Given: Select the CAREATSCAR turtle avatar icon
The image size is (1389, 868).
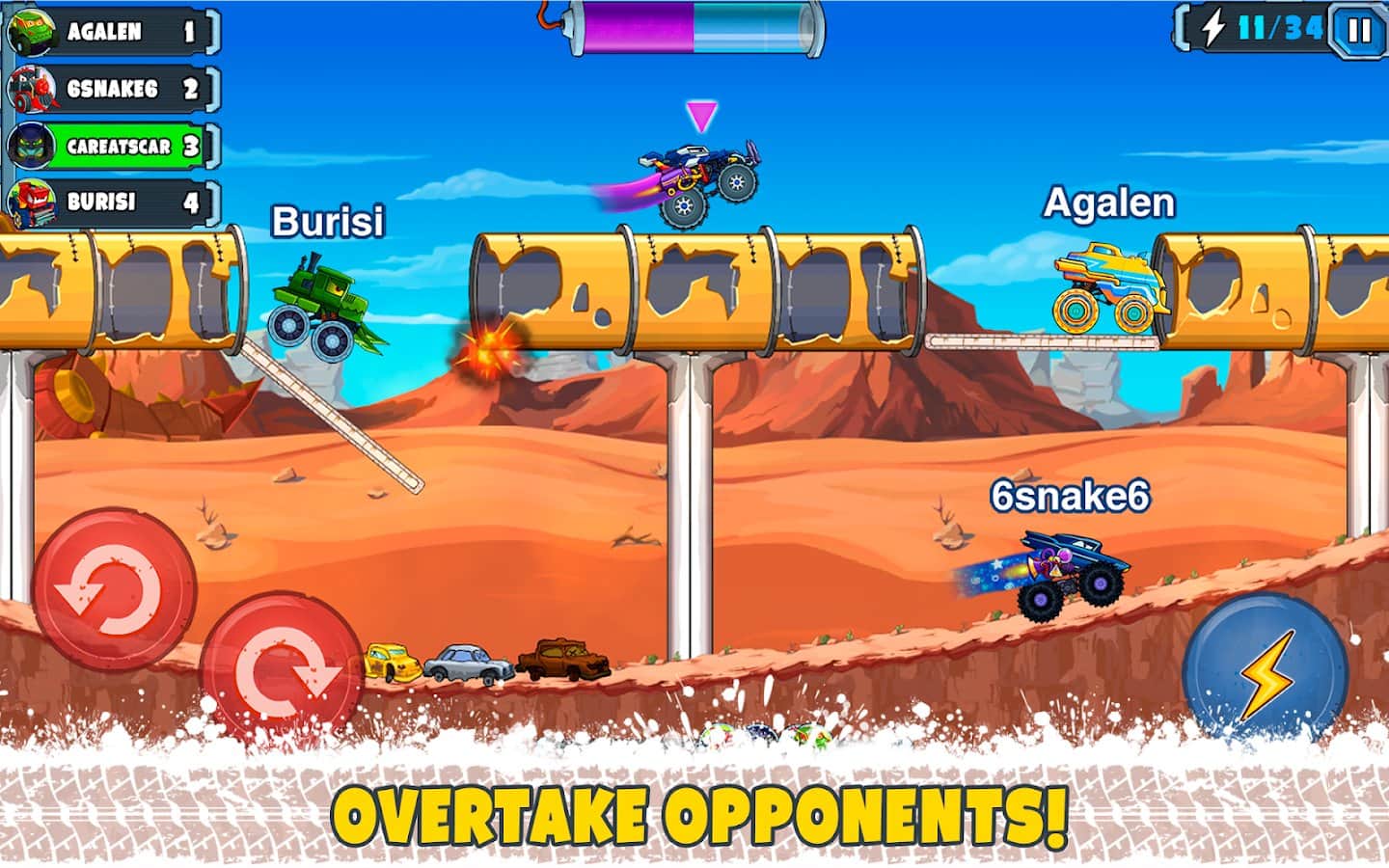Looking at the screenshot, I should click(30, 144).
